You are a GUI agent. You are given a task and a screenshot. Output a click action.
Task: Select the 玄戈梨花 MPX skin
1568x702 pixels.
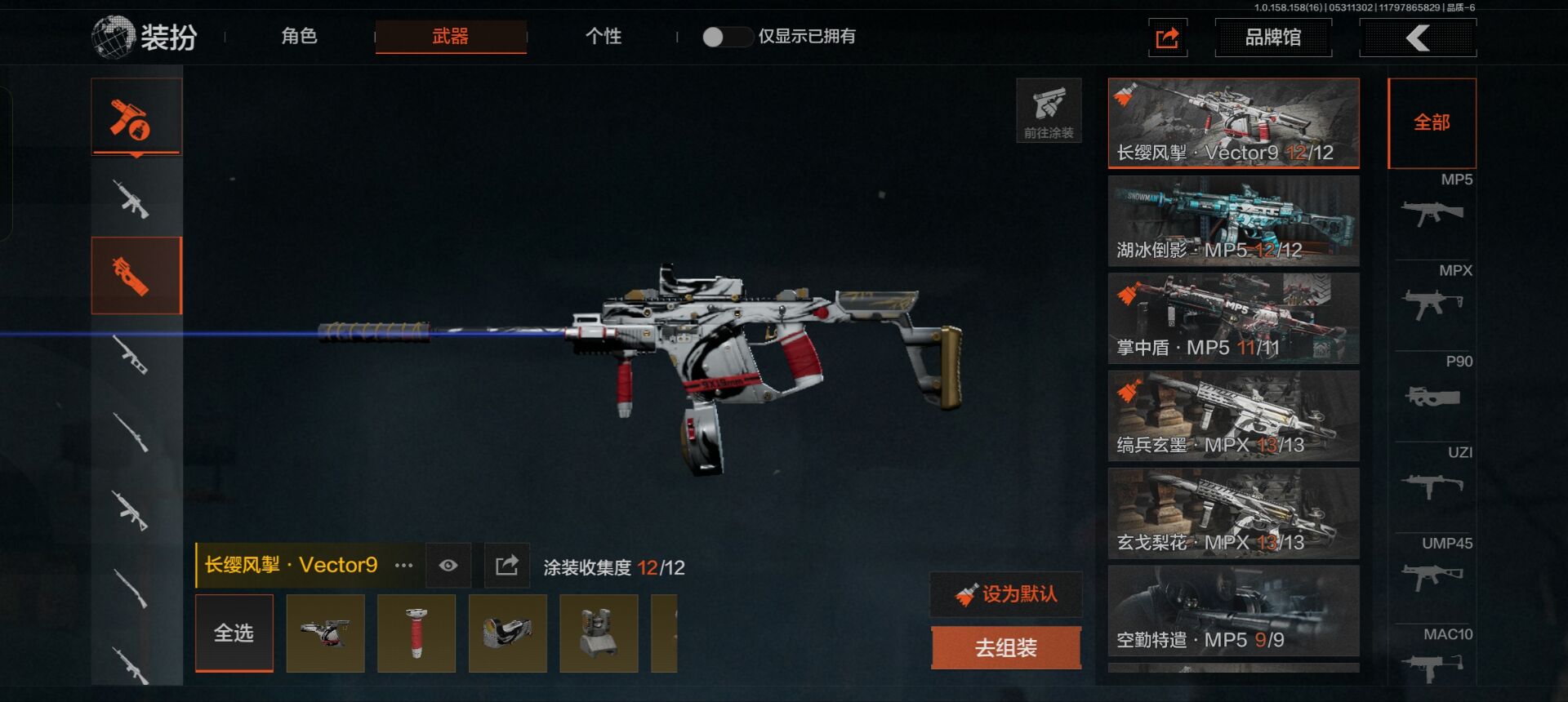point(1233,513)
